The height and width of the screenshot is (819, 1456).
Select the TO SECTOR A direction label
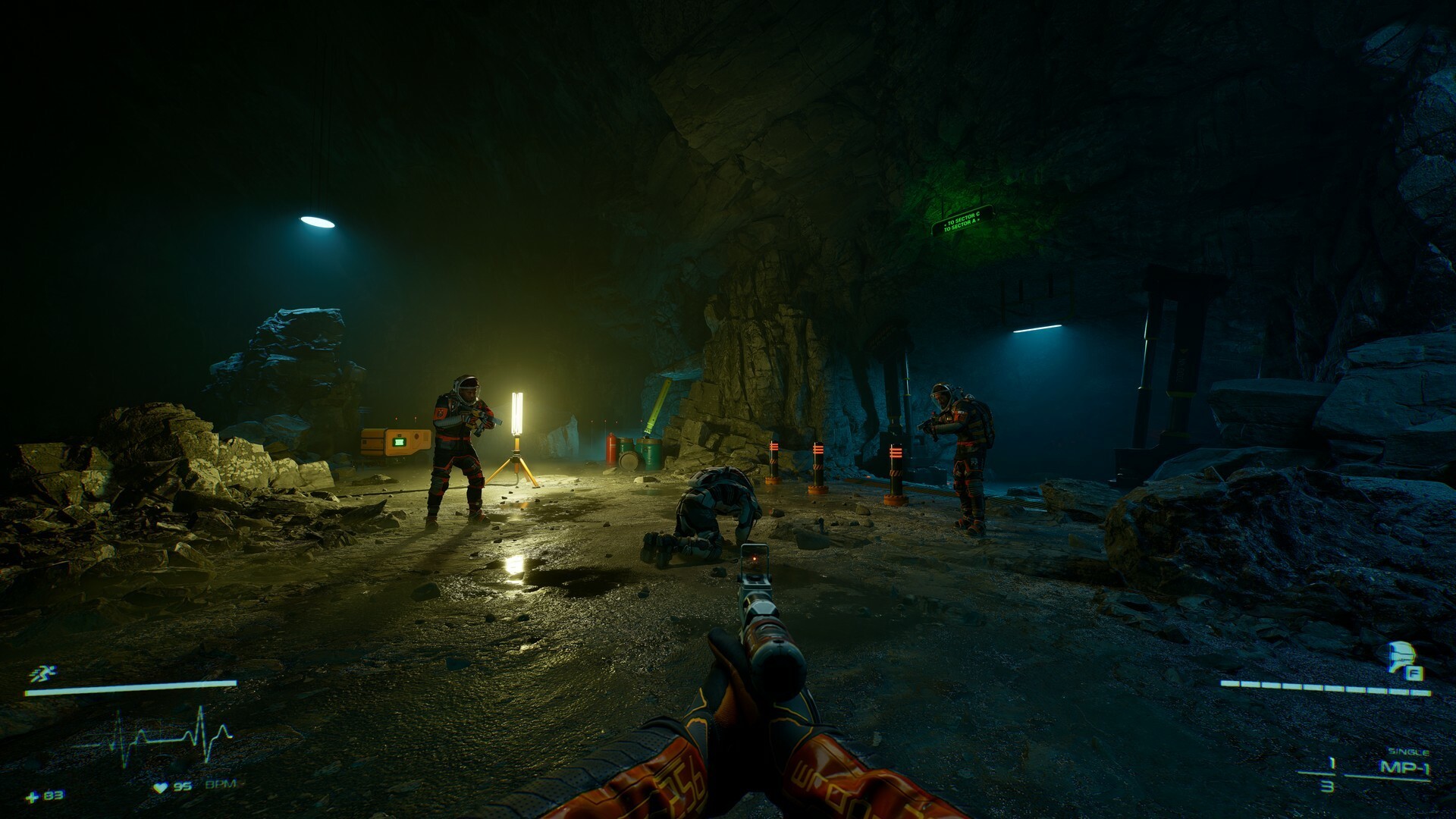(962, 225)
